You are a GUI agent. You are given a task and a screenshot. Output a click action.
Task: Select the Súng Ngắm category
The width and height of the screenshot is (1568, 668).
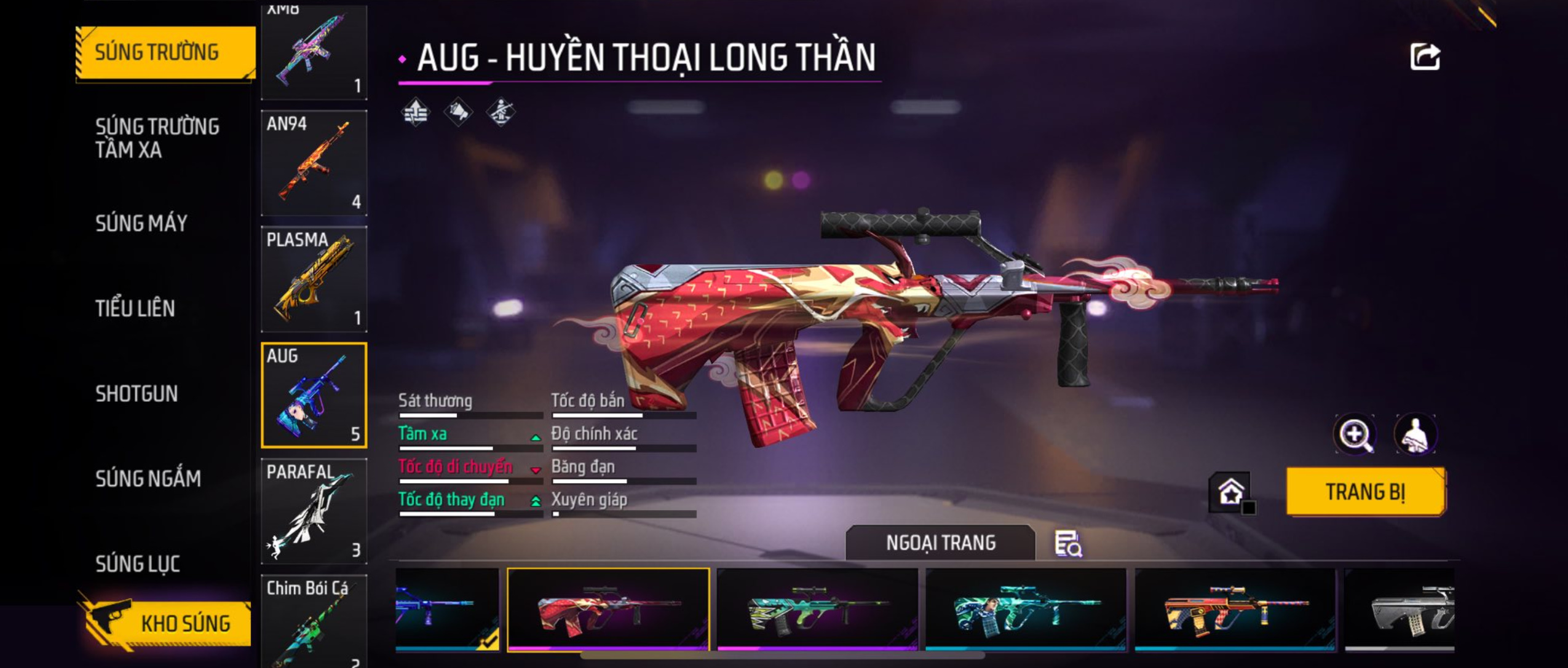coord(148,478)
